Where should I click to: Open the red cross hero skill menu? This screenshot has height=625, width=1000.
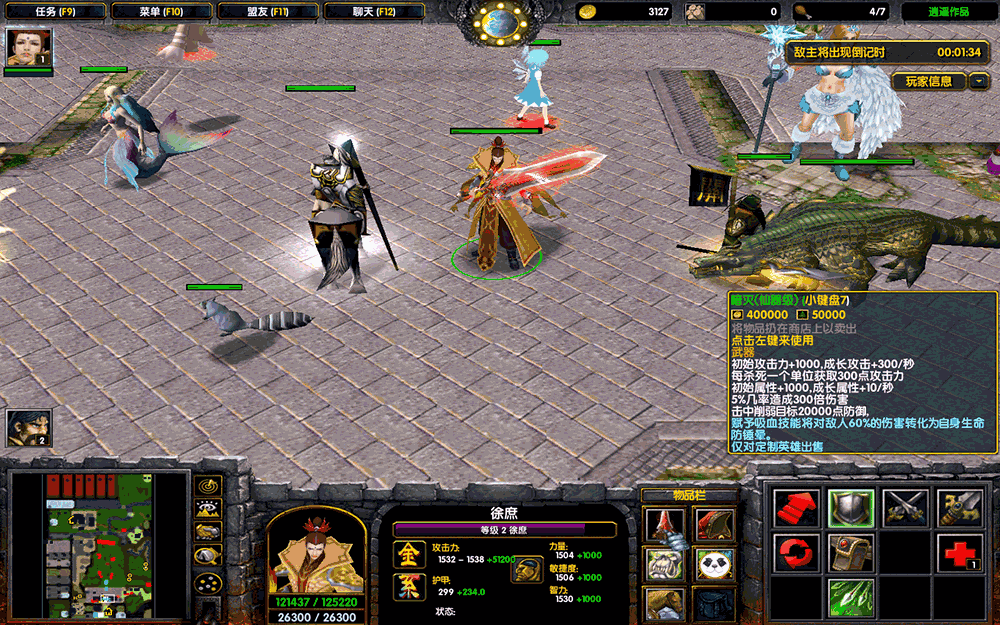(x=959, y=553)
